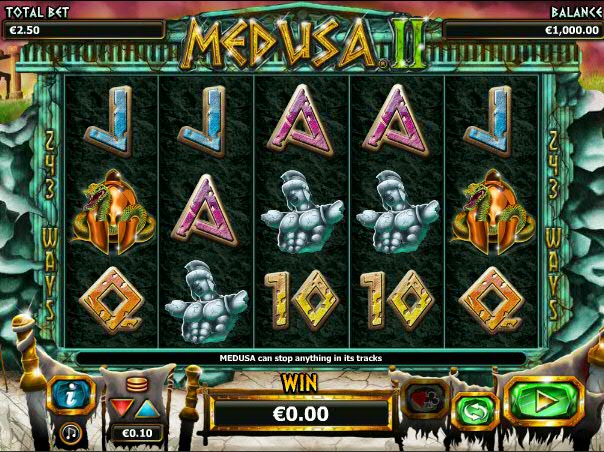Viewport: 604px width, 452px height.
Task: Spin the reels with the green play button
Action: (x=544, y=402)
